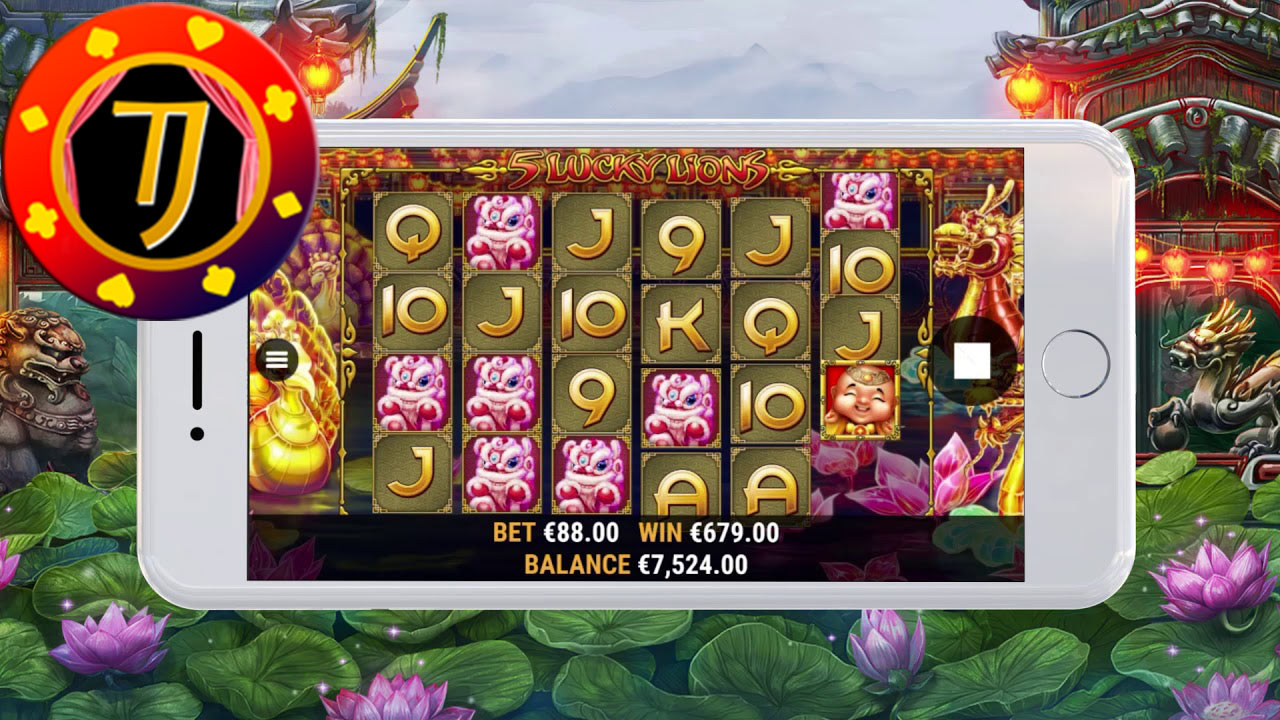Select the Ace symbol at reel four bottom

[680, 492]
